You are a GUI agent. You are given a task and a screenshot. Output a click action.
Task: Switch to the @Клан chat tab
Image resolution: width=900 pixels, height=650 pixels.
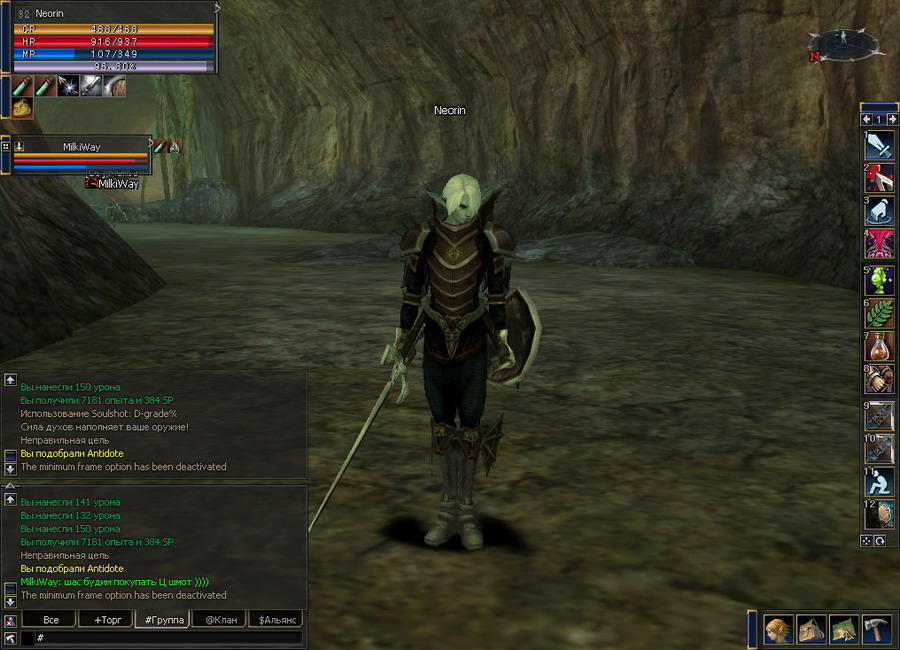pos(220,620)
